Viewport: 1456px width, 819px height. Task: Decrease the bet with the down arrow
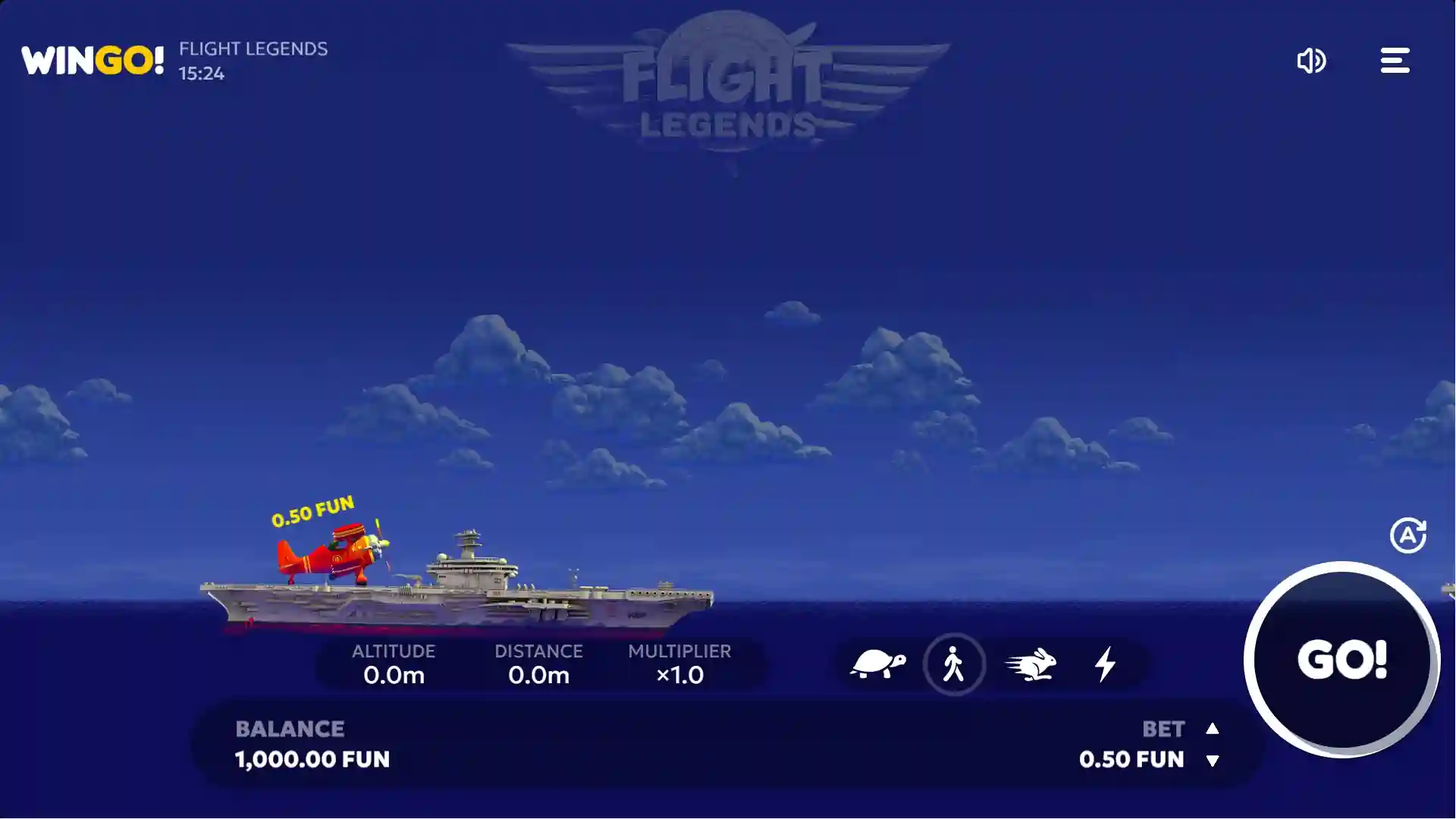(1213, 761)
